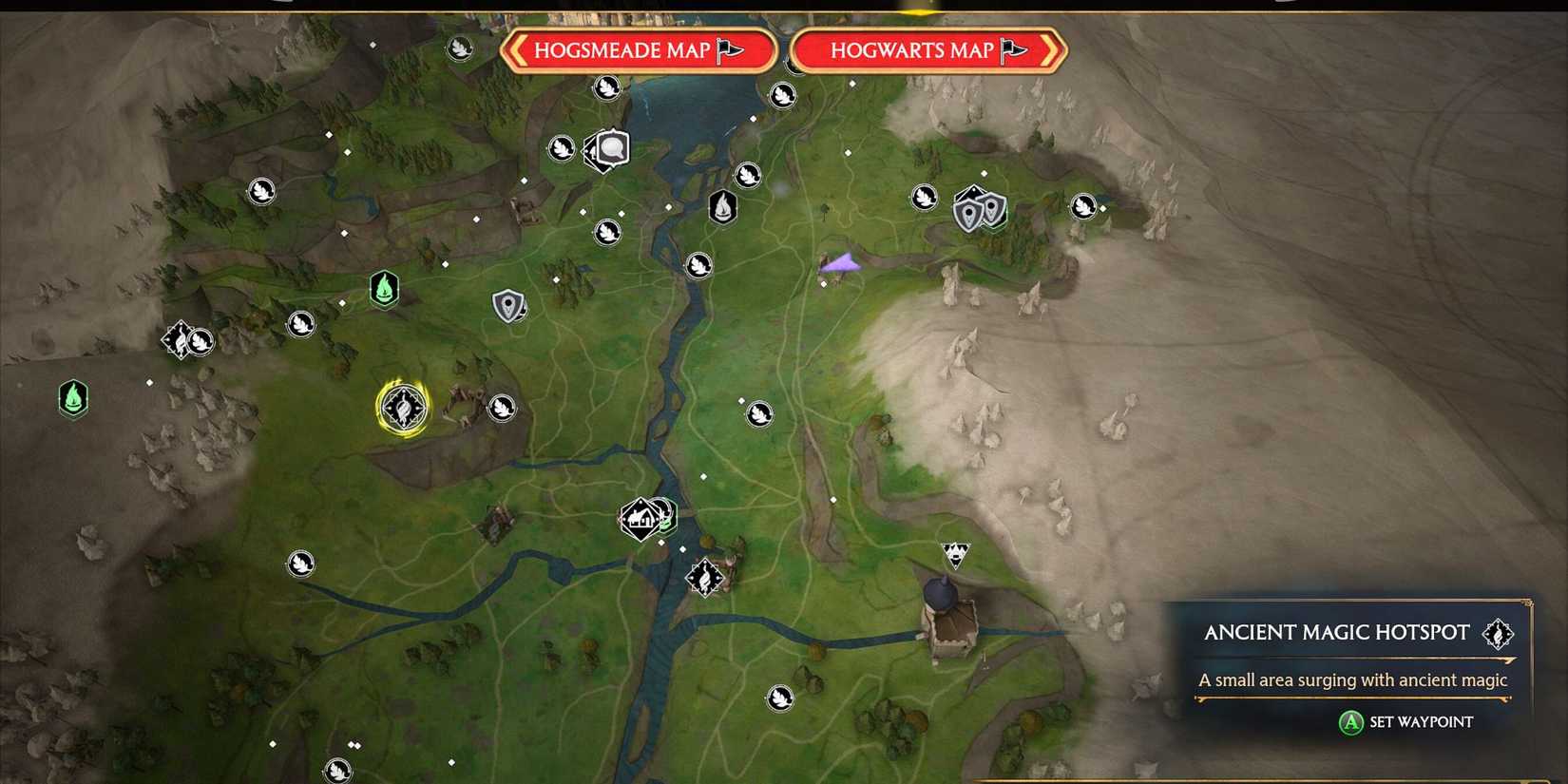Select the lone bandit camp shield marker
This screenshot has width=1568, height=784.
[510, 306]
